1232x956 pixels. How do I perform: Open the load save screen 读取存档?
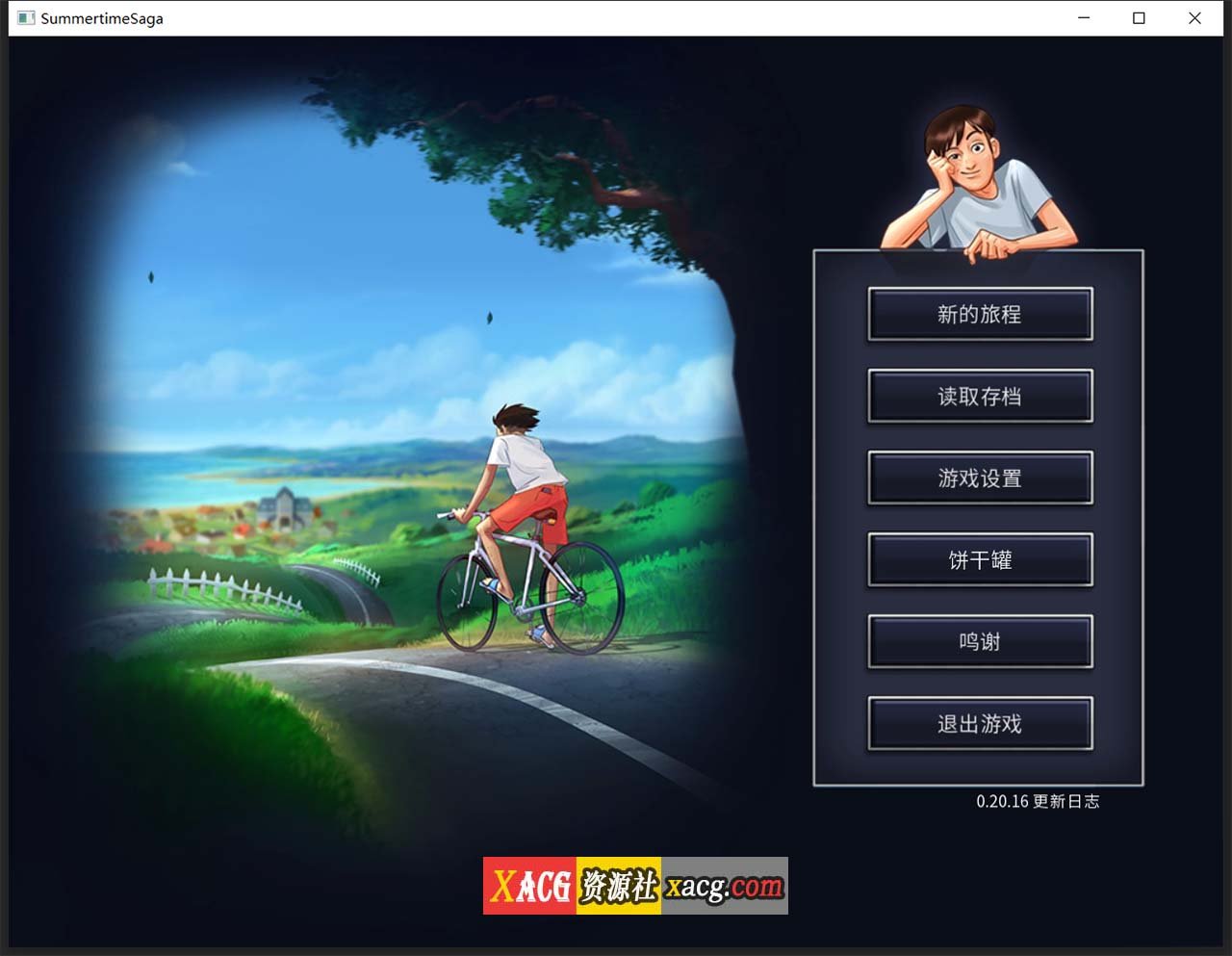coord(979,396)
